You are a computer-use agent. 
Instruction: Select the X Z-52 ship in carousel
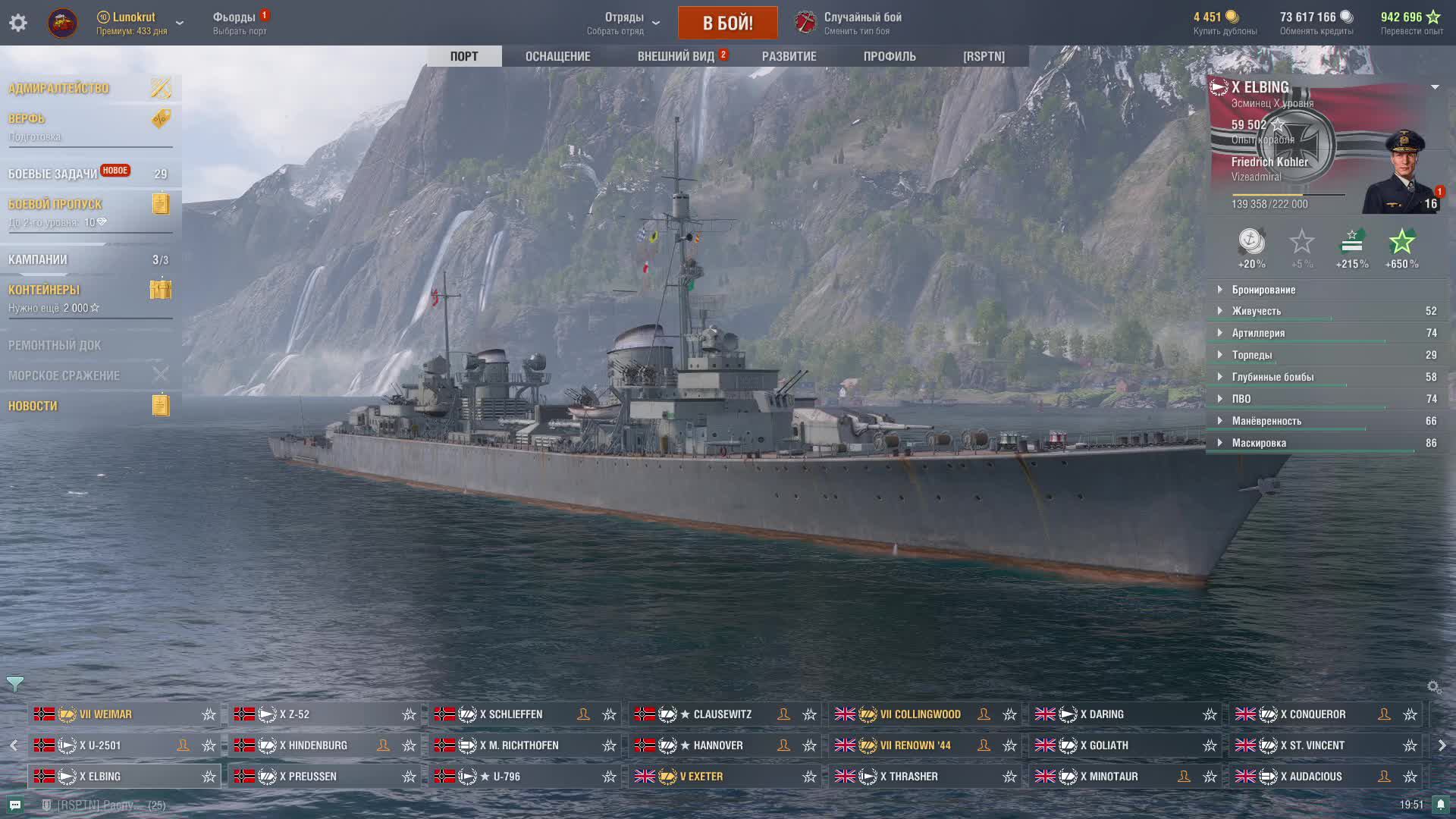coord(294,714)
